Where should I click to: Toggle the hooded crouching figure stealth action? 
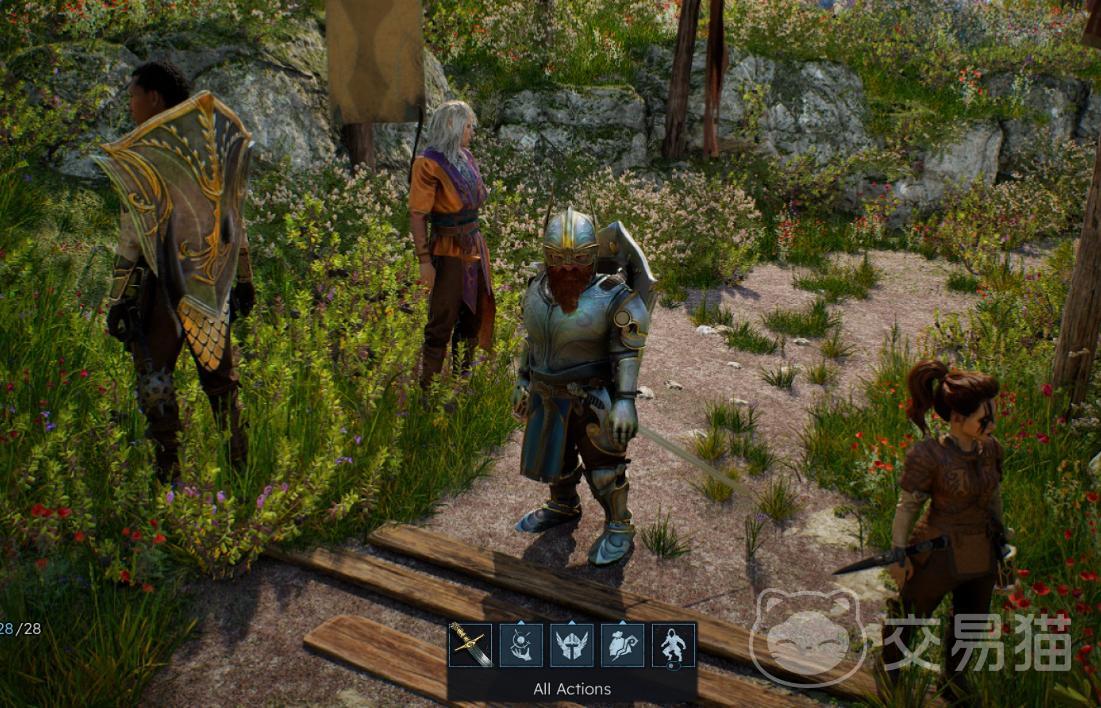(674, 645)
